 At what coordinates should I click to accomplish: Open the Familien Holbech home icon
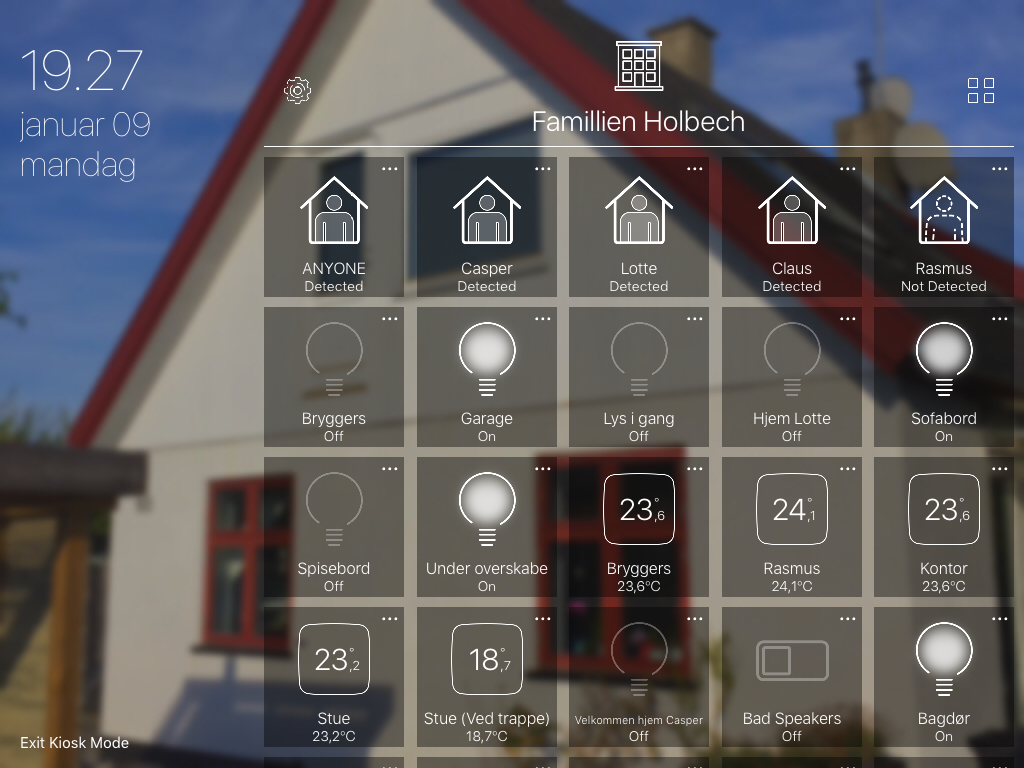pyautogui.click(x=638, y=66)
